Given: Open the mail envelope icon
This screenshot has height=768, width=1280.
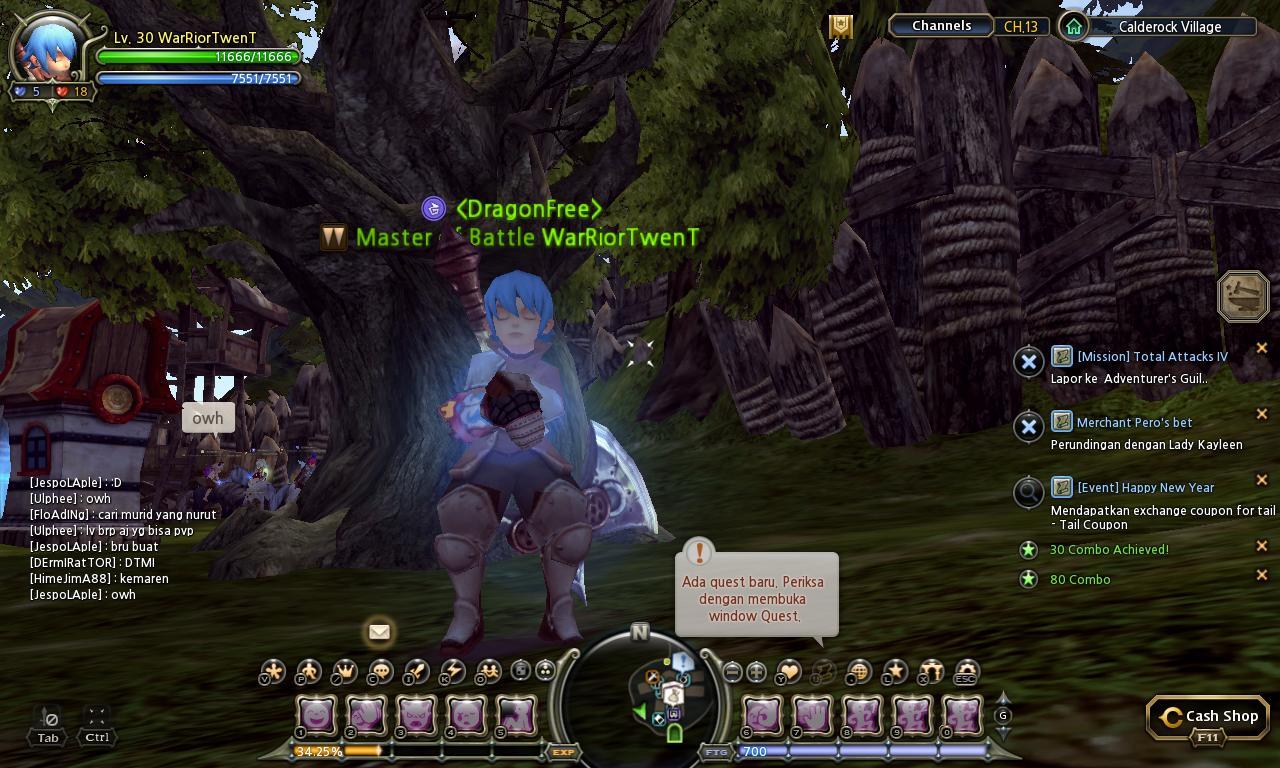Looking at the screenshot, I should point(379,632).
